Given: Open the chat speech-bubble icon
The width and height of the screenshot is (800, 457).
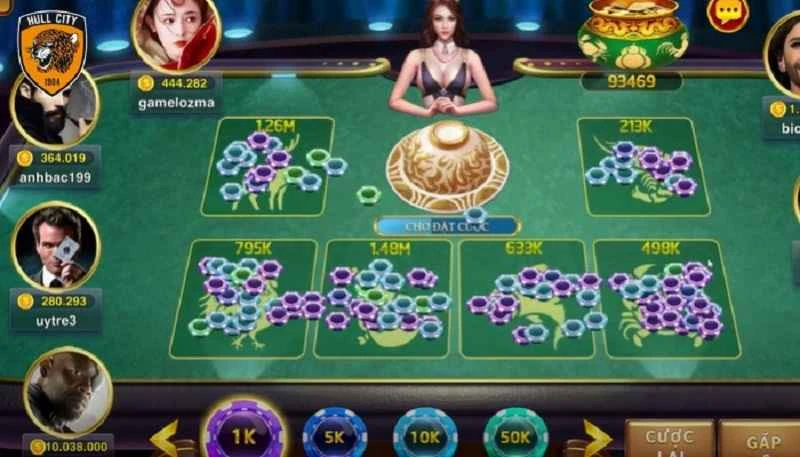Looking at the screenshot, I should pos(727,14).
